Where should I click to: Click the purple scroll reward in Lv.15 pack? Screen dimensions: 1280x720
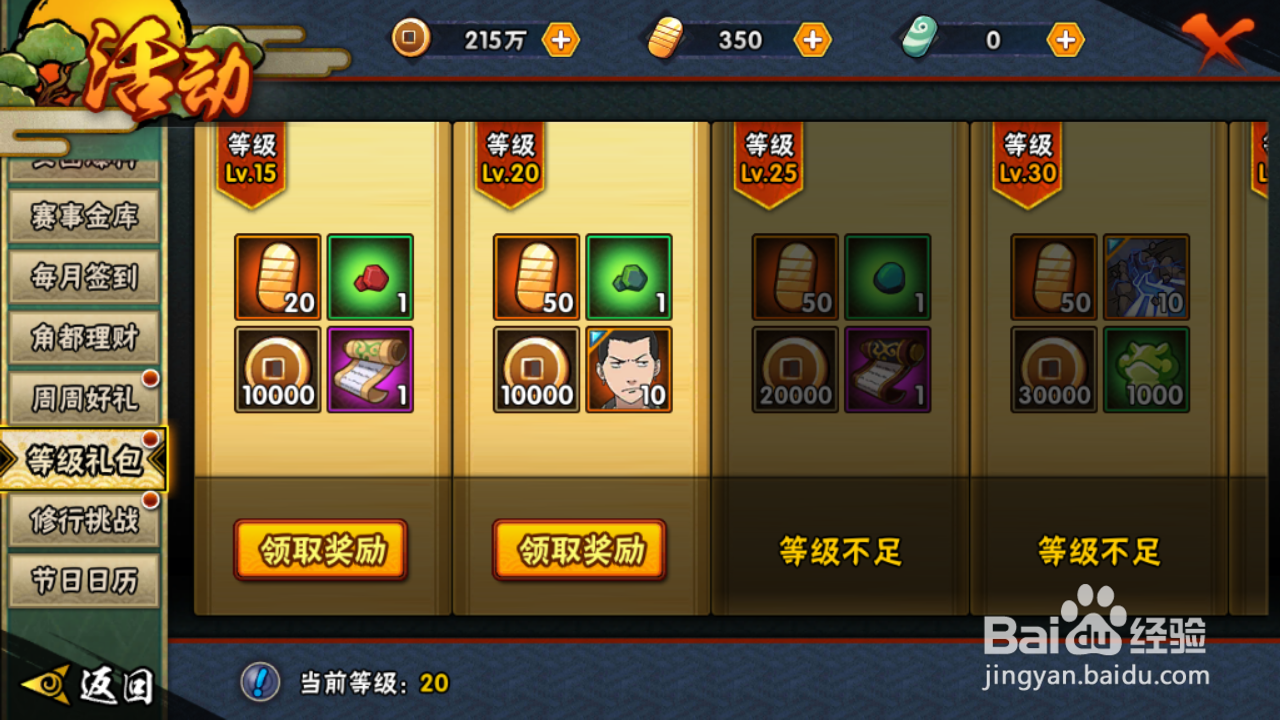pyautogui.click(x=370, y=369)
